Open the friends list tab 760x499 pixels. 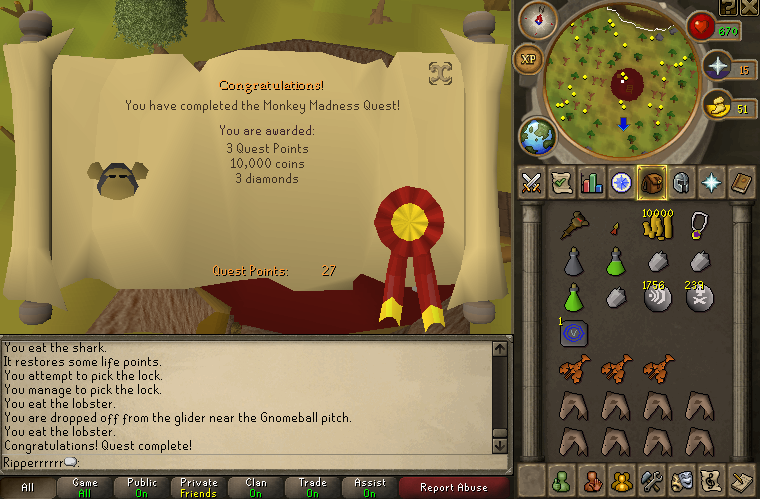point(561,480)
